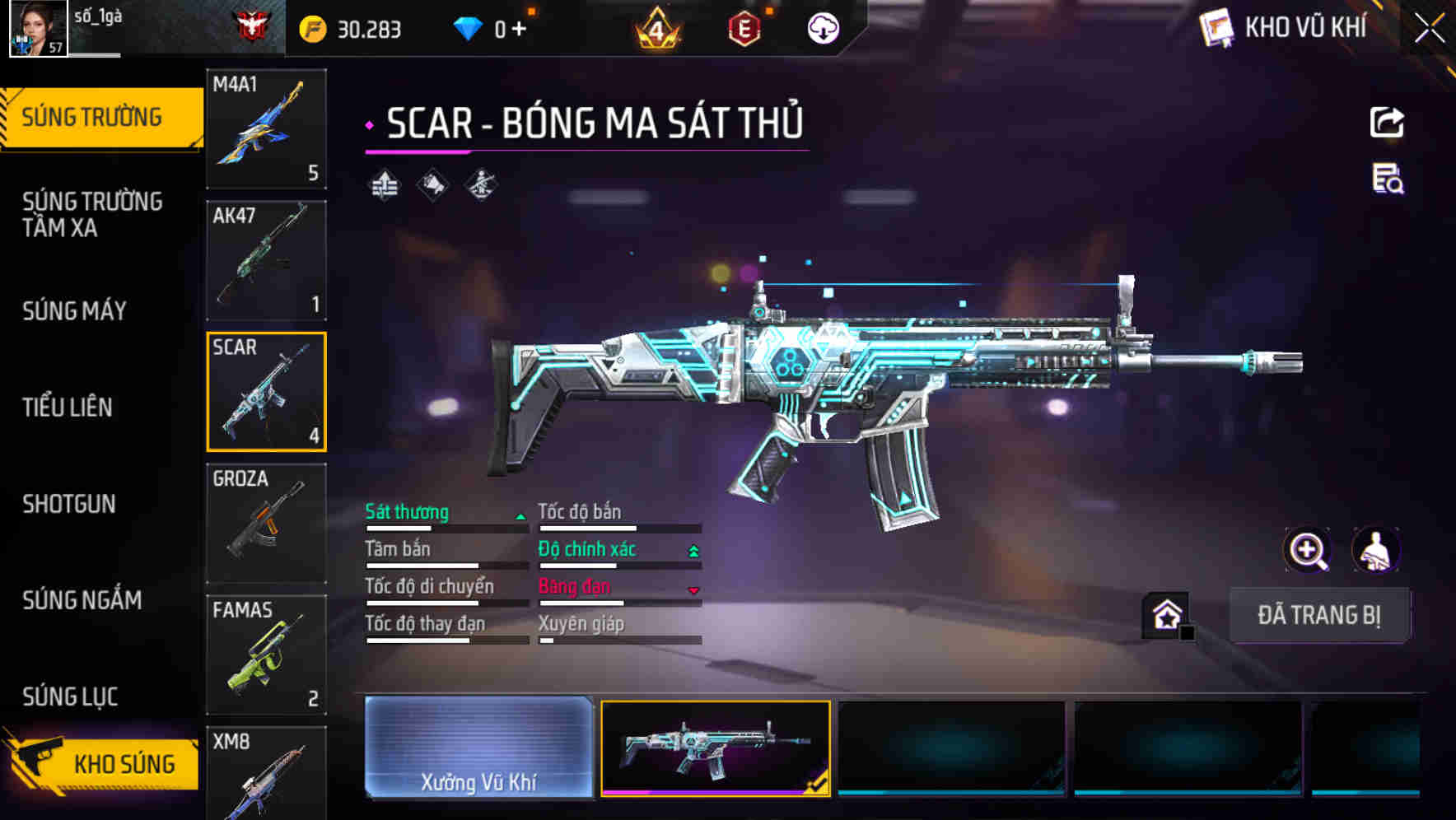Open the Súng Máy weapon category
Viewport: 1456px width, 820px height.
(74, 310)
